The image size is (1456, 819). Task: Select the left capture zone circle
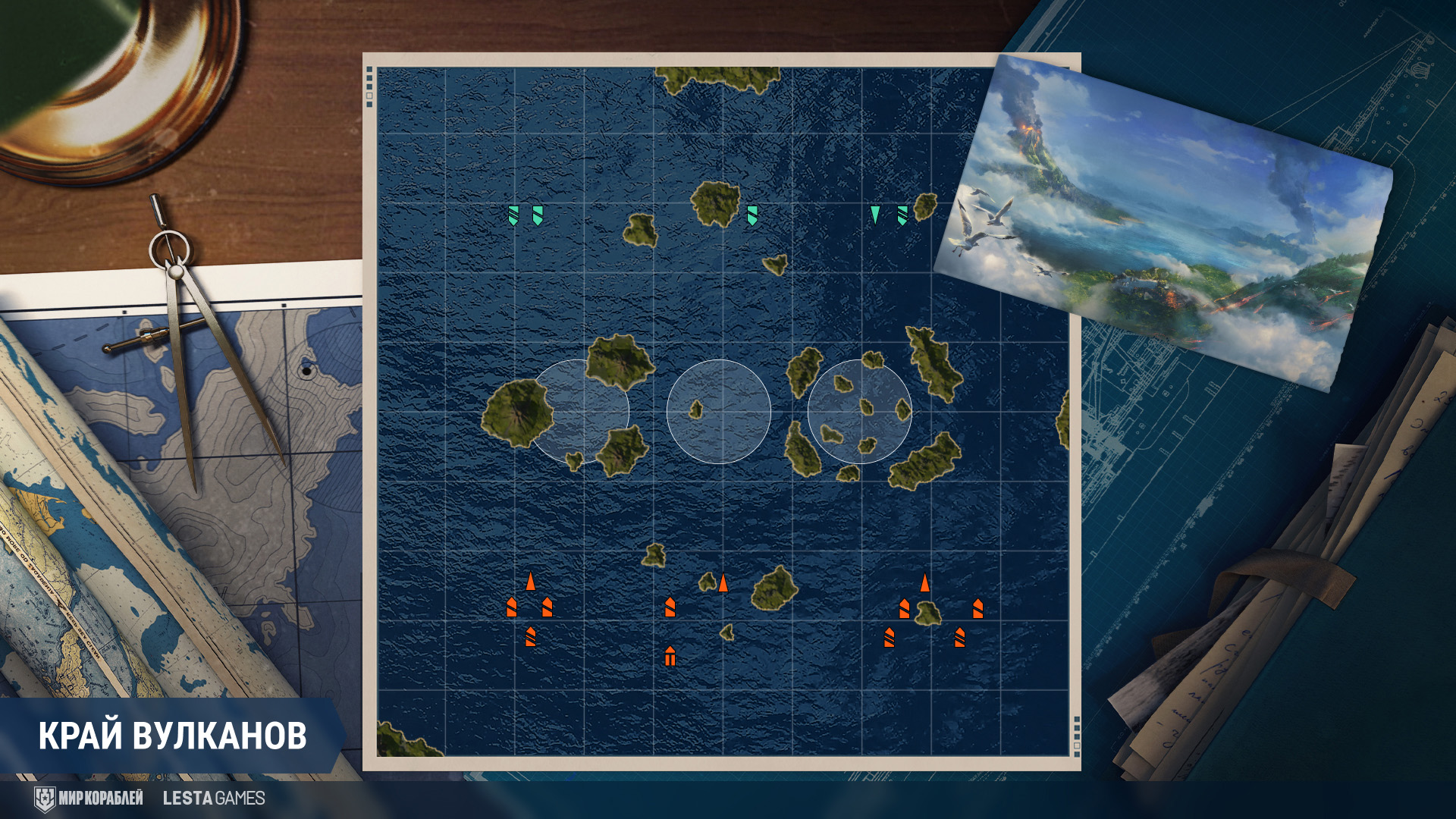point(578,412)
